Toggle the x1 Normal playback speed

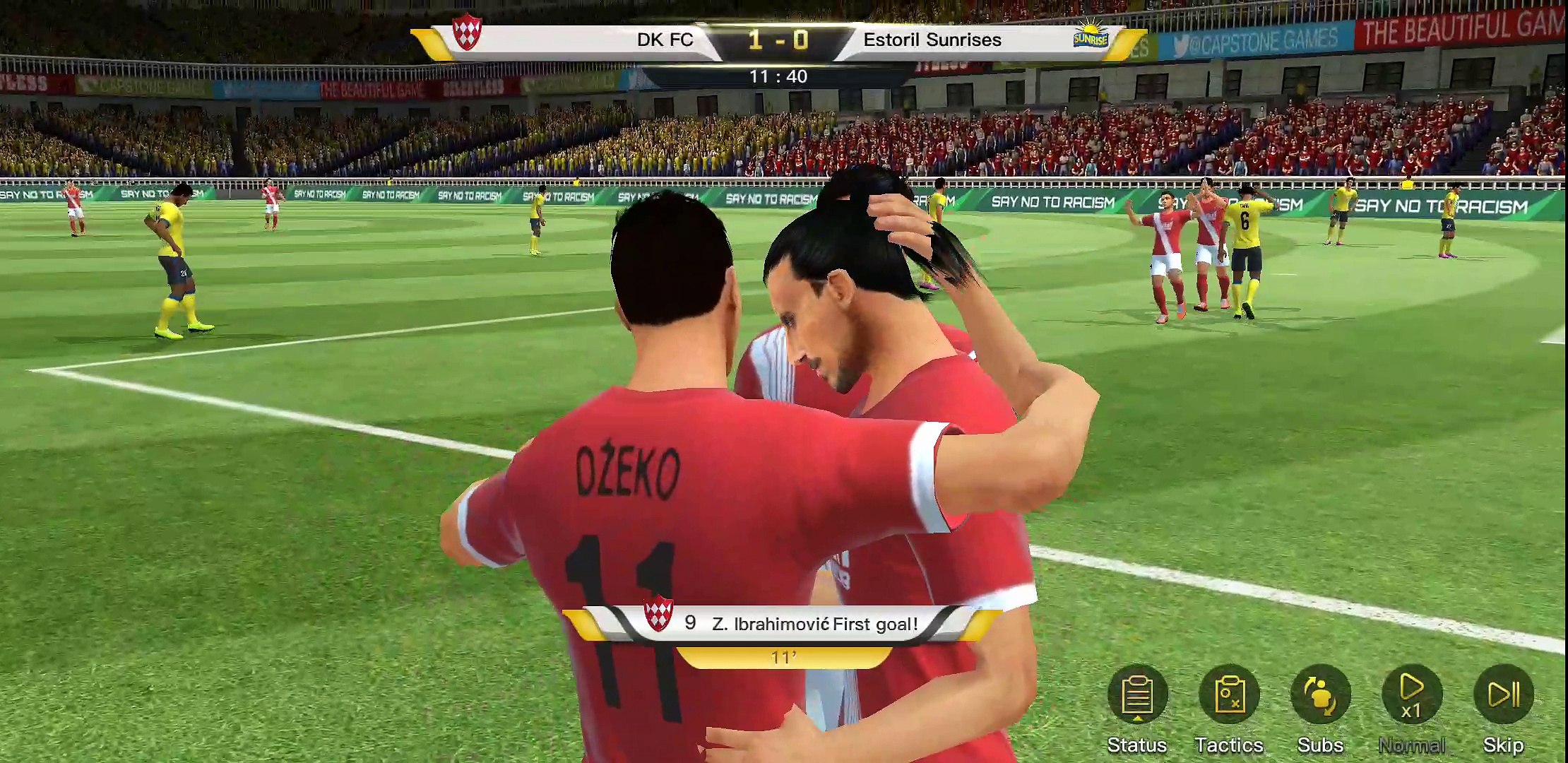(1411, 697)
